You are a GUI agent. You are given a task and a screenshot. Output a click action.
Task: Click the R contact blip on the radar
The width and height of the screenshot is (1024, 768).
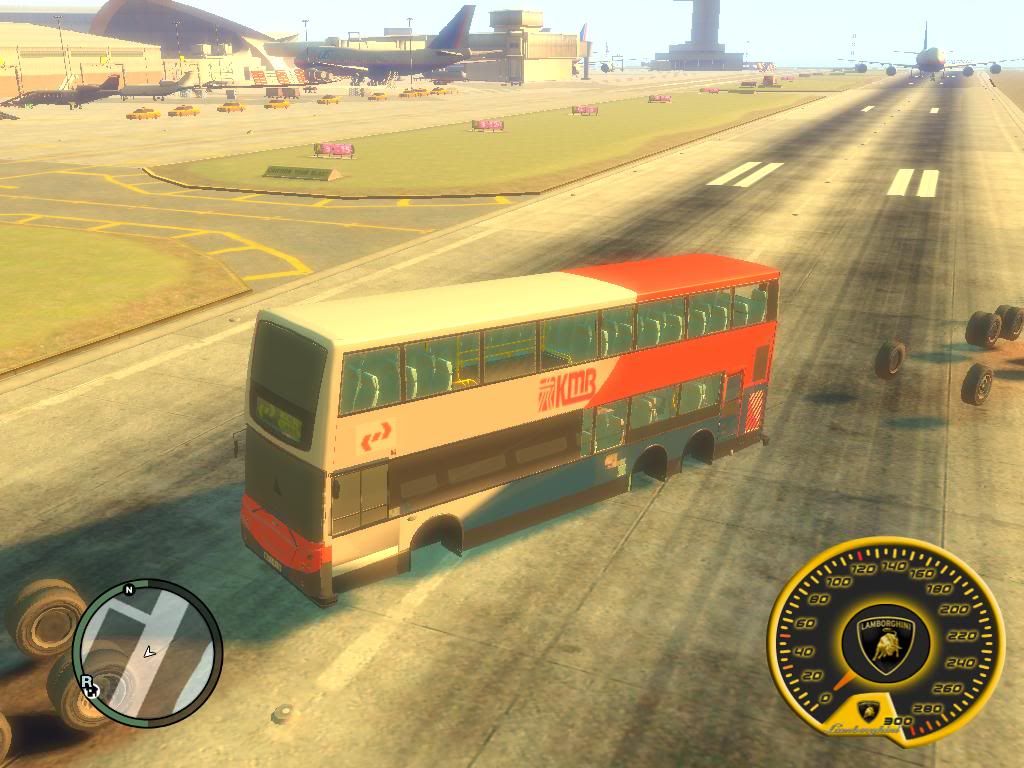pos(88,684)
